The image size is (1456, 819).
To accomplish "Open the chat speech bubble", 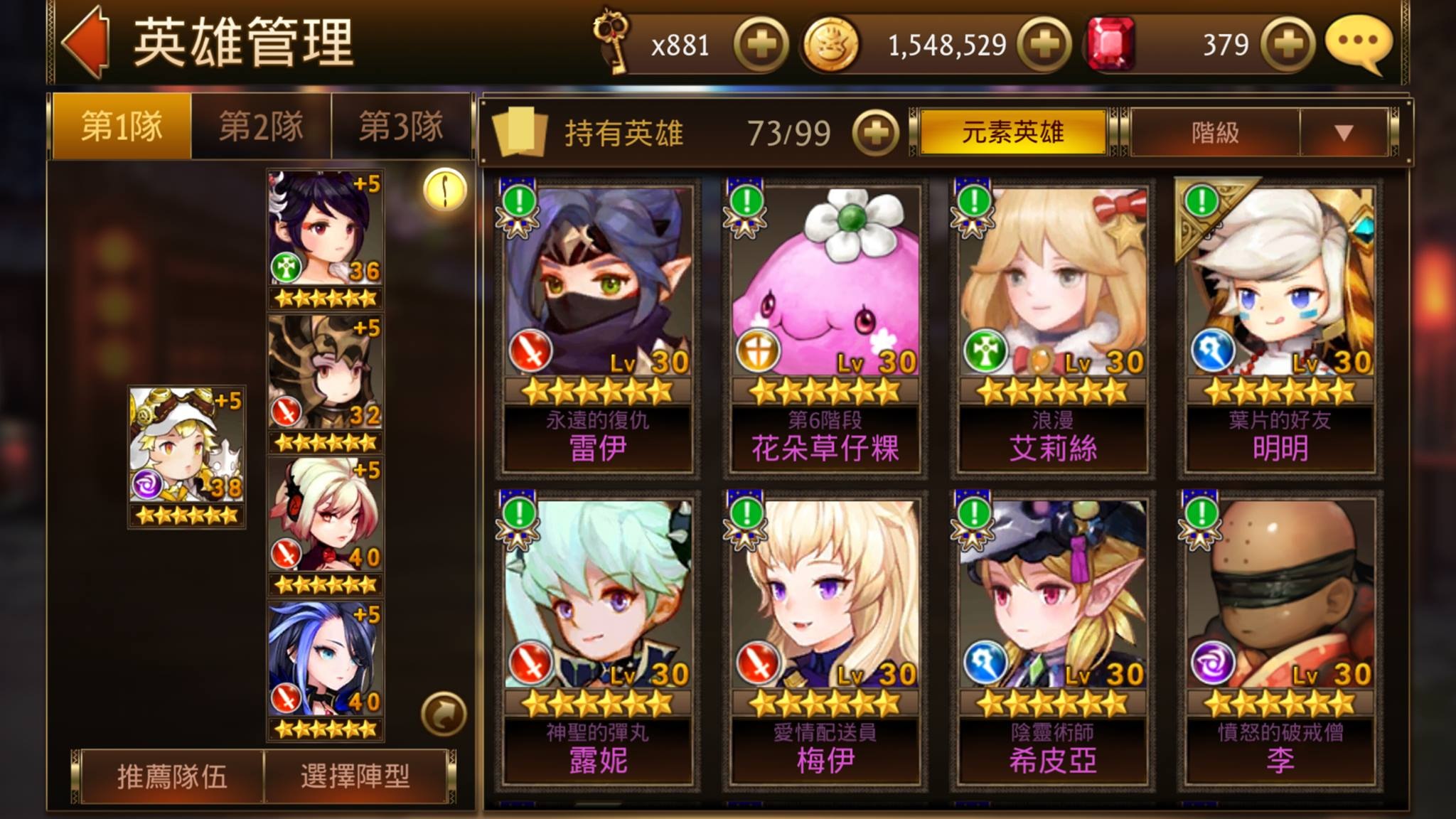I will click(1358, 44).
